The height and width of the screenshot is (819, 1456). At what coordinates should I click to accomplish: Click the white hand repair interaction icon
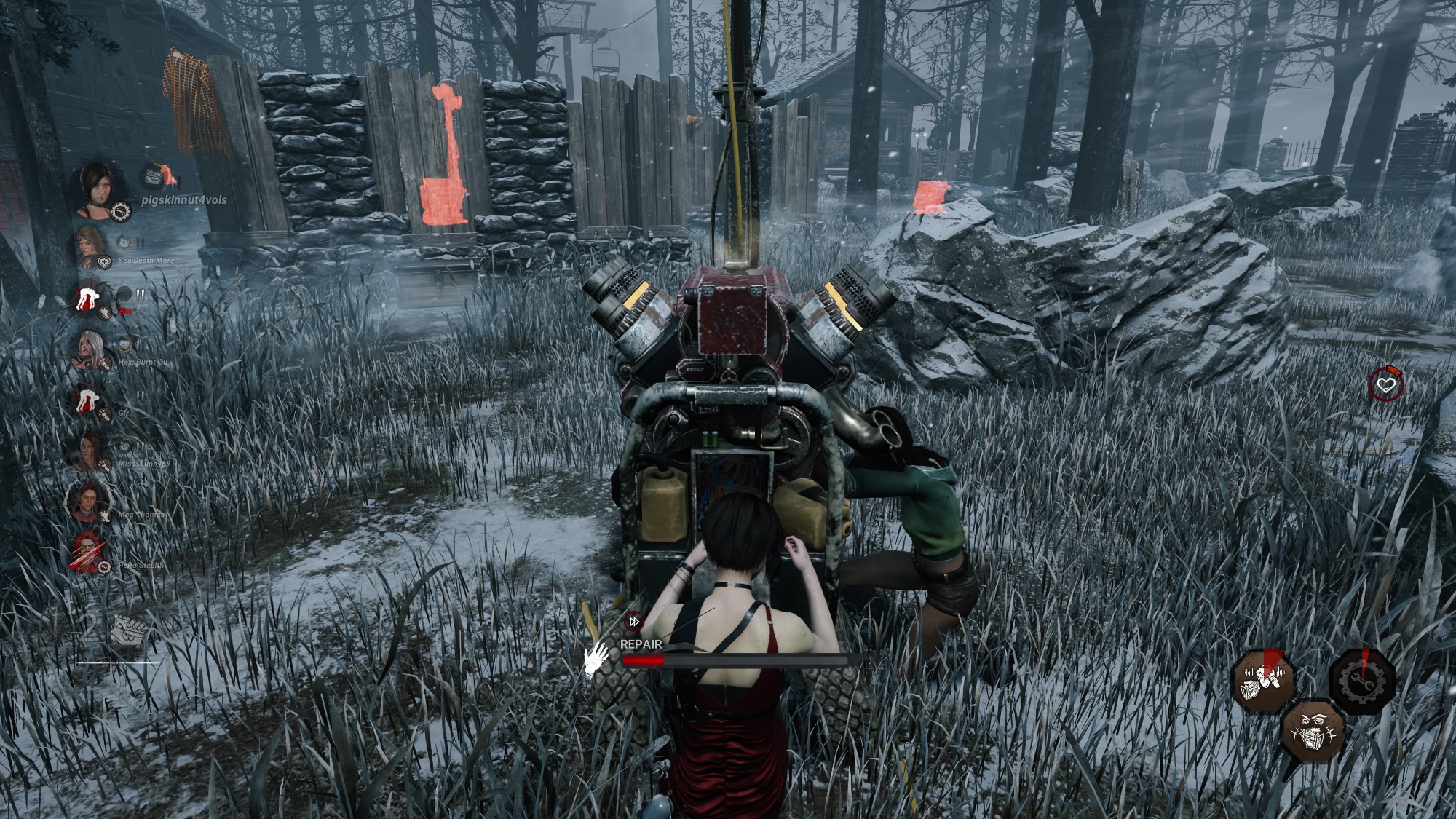[598, 658]
